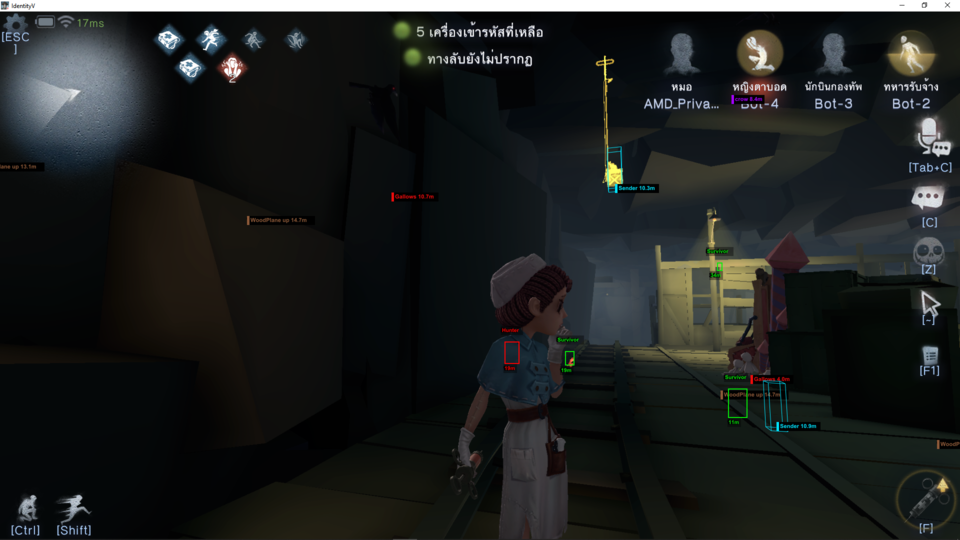The height and width of the screenshot is (540, 960).
Task: Select Bot-2 teammate portrait
Action: tap(911, 52)
